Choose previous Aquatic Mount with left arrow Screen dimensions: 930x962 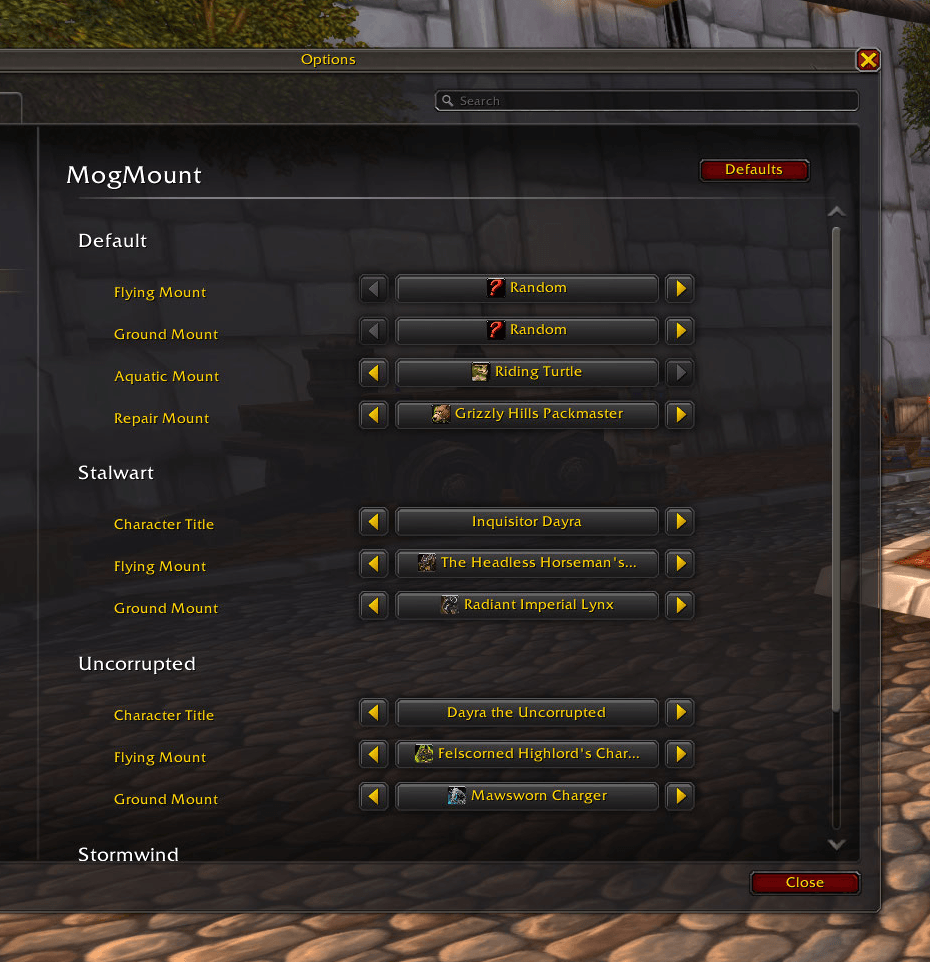(x=373, y=373)
